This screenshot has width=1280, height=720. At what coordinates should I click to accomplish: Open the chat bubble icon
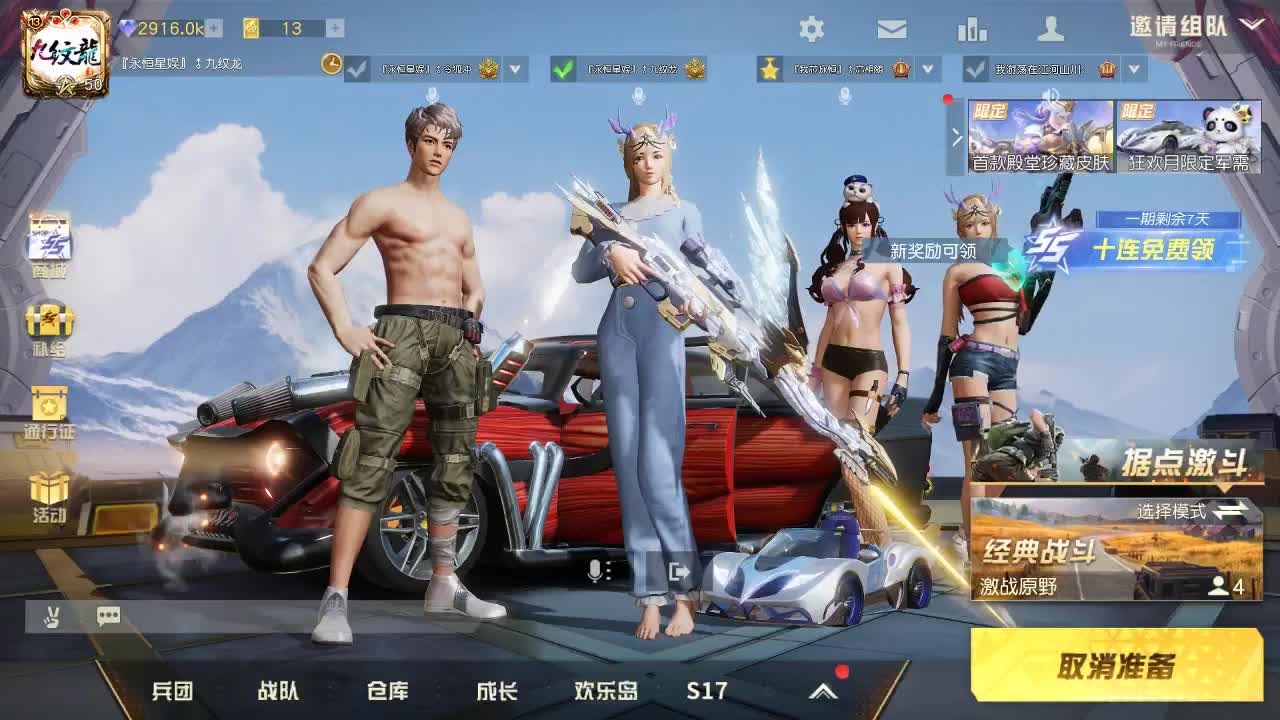[x=107, y=617]
